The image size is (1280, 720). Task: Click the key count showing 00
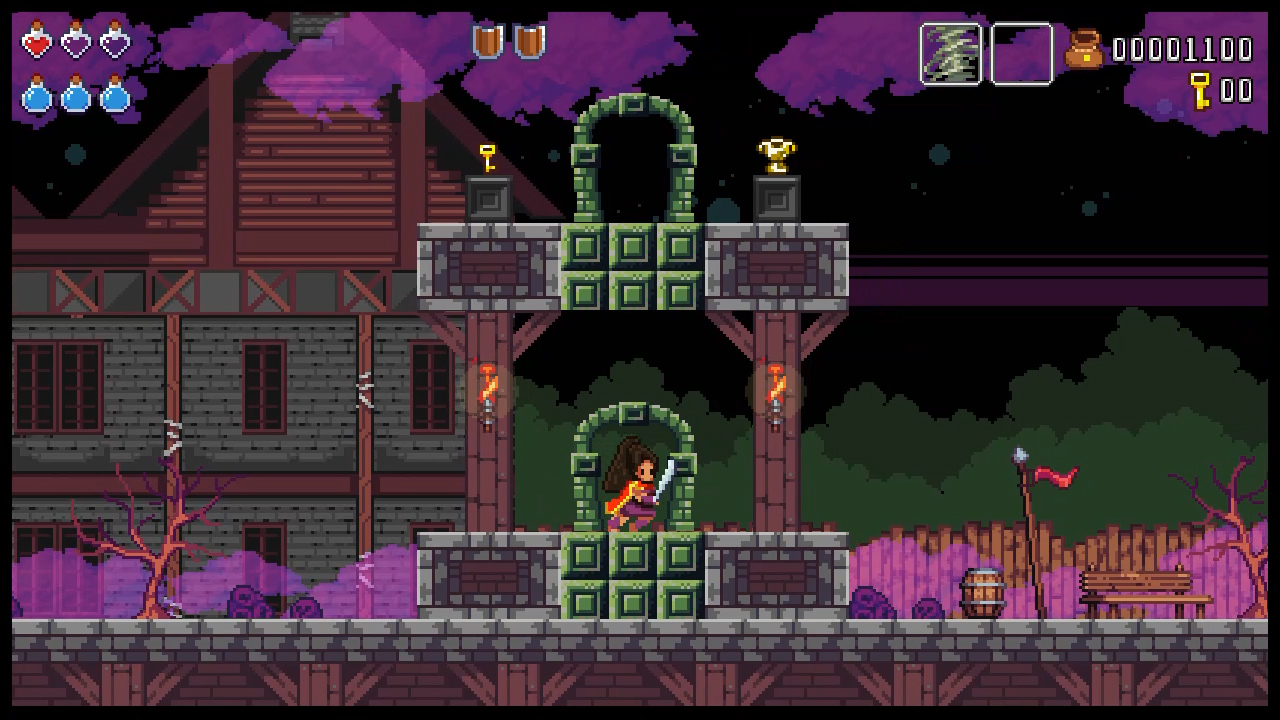(1237, 91)
